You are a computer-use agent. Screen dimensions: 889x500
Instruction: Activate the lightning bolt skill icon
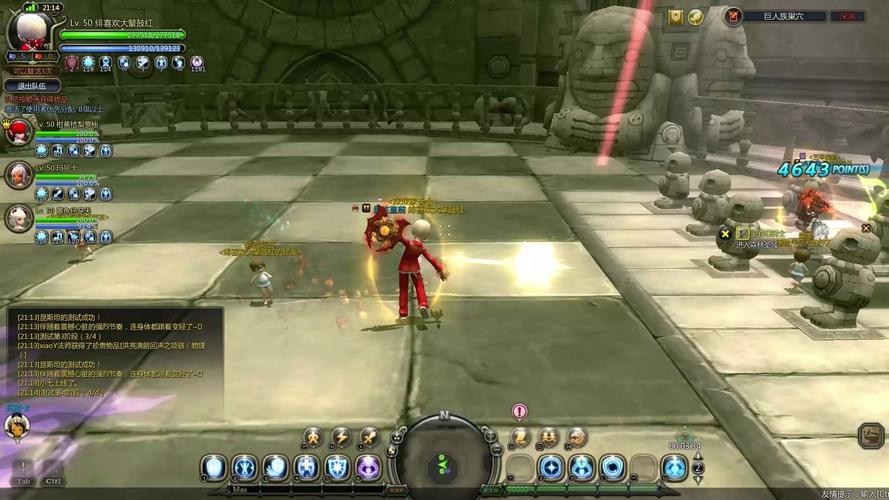click(x=341, y=437)
